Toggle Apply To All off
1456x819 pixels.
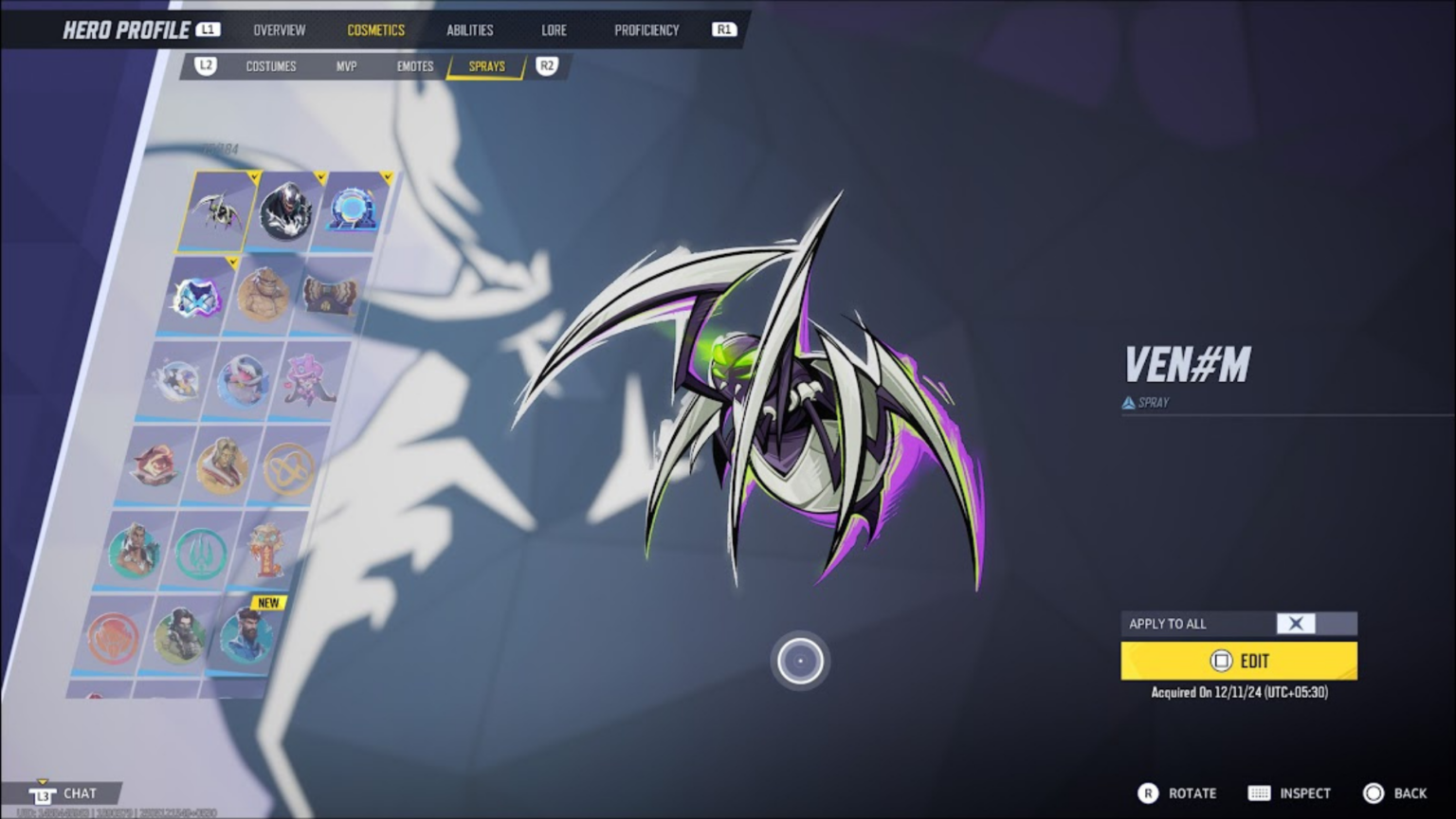coord(1296,624)
